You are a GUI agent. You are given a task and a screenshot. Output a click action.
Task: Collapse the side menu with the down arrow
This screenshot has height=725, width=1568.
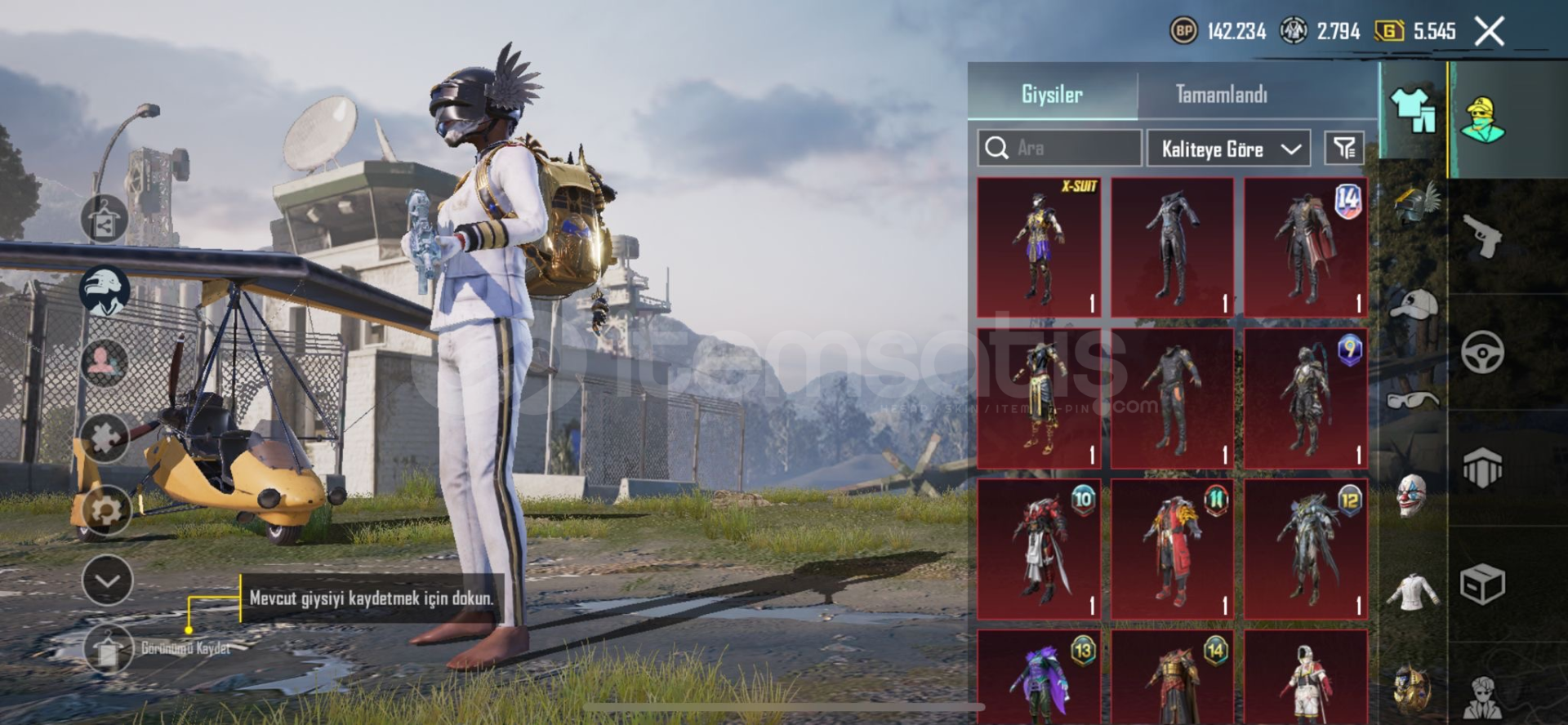point(107,580)
